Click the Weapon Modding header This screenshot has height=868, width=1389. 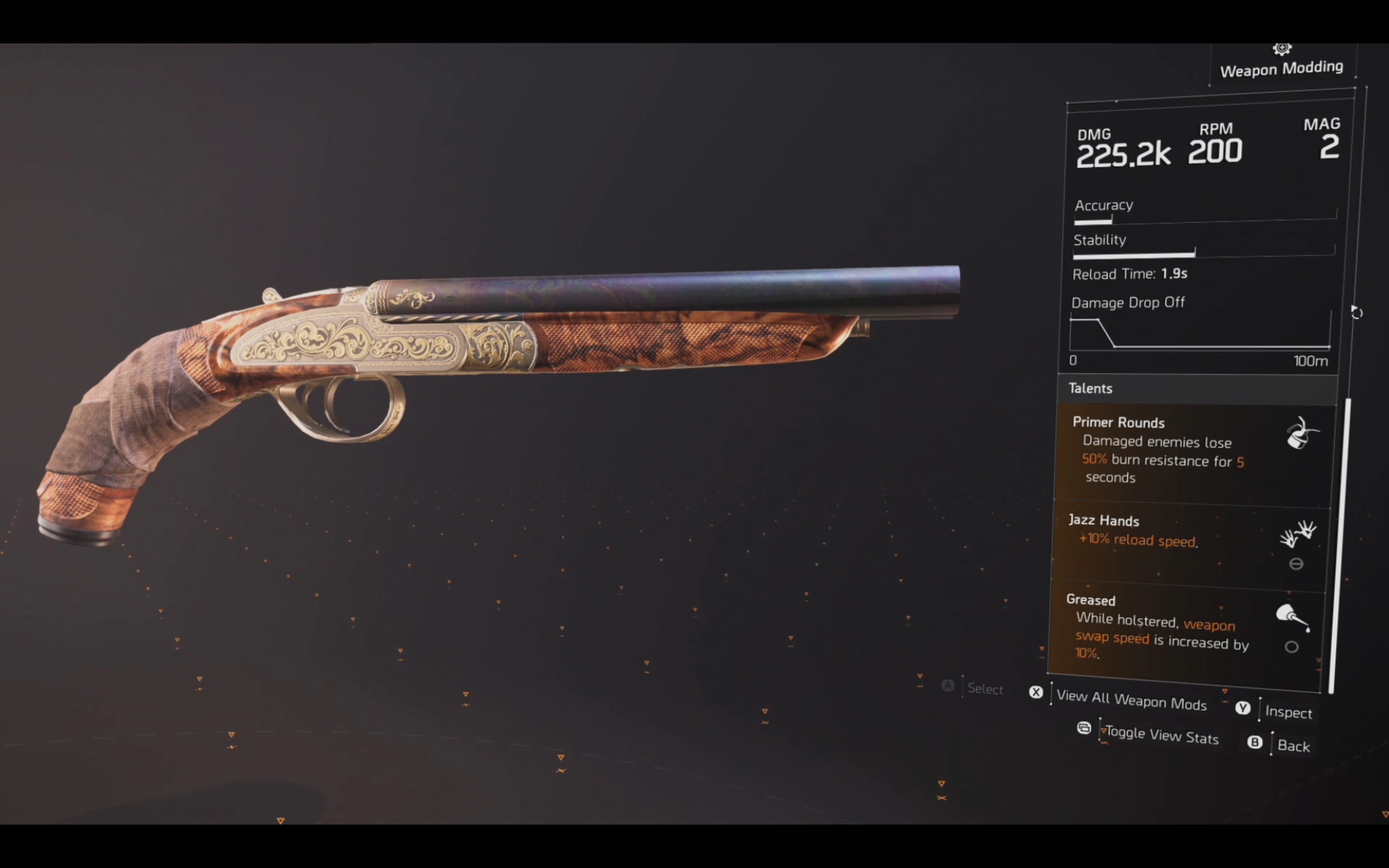1281,68
